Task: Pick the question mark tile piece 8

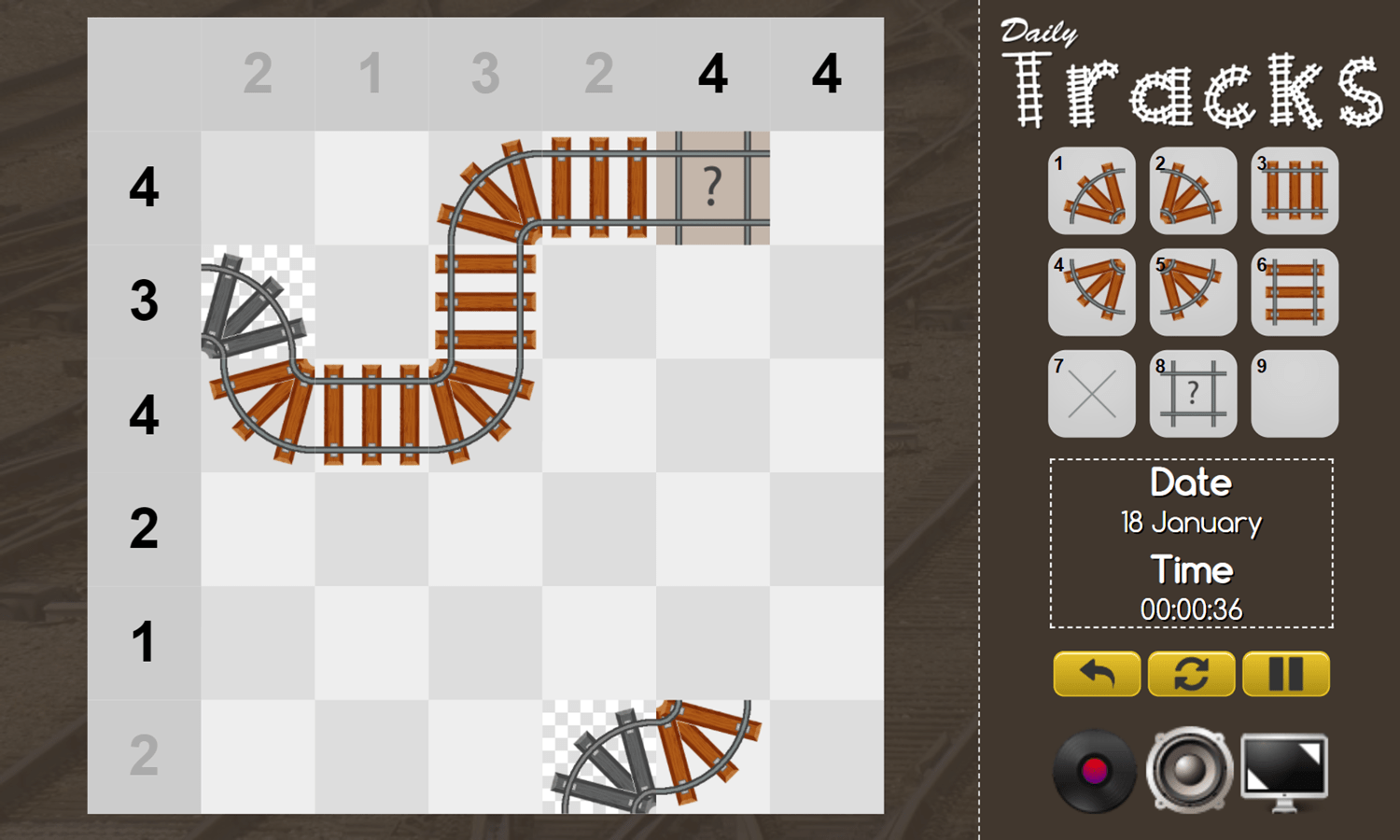Action: (x=1194, y=392)
